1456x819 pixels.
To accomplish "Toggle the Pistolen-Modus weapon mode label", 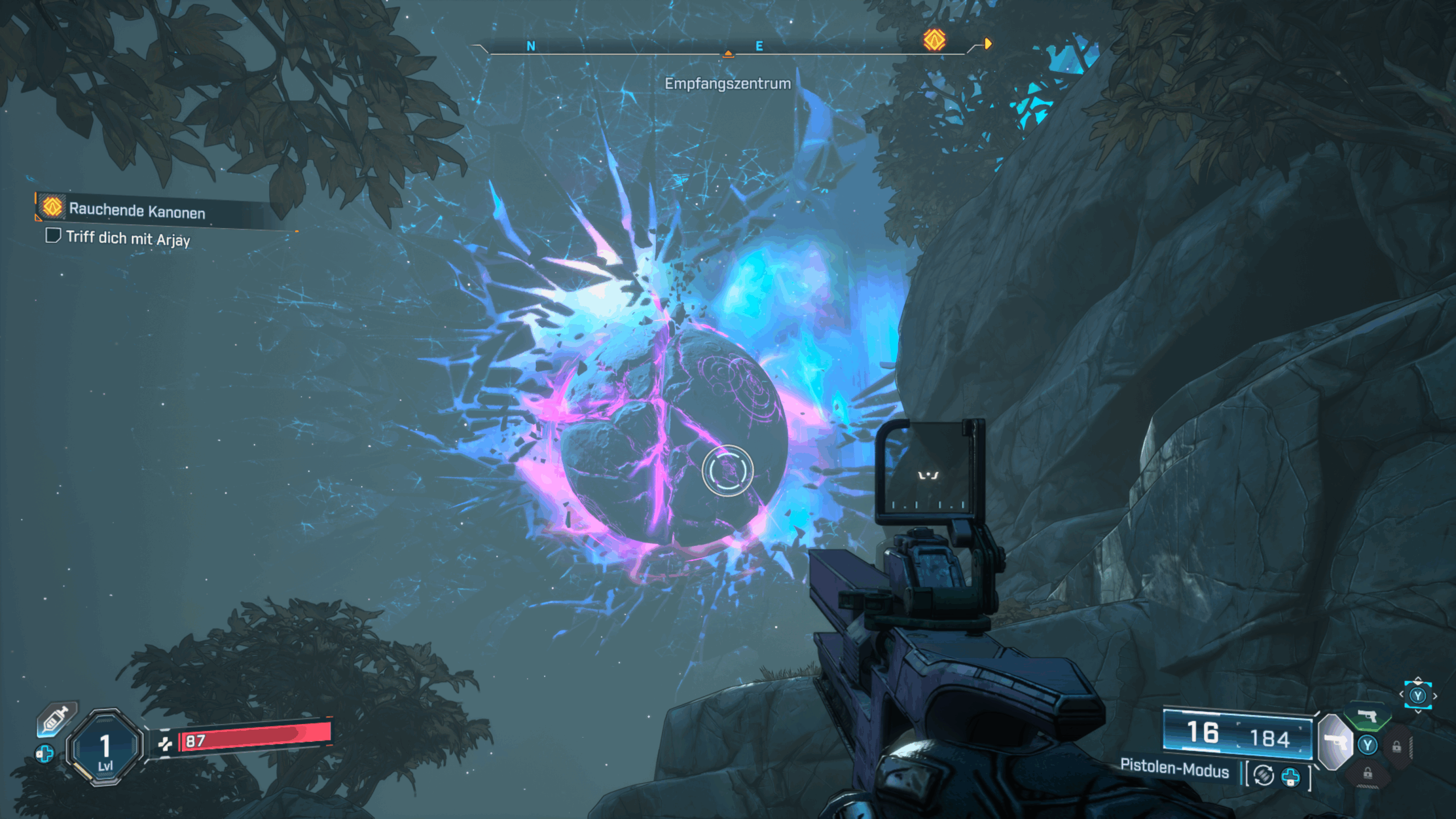I will click(x=1174, y=769).
